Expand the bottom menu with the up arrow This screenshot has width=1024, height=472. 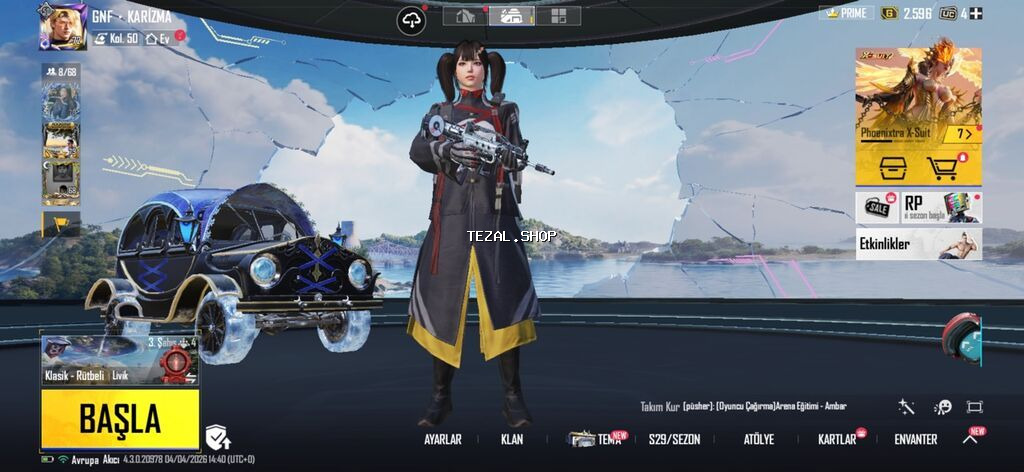tap(970, 438)
